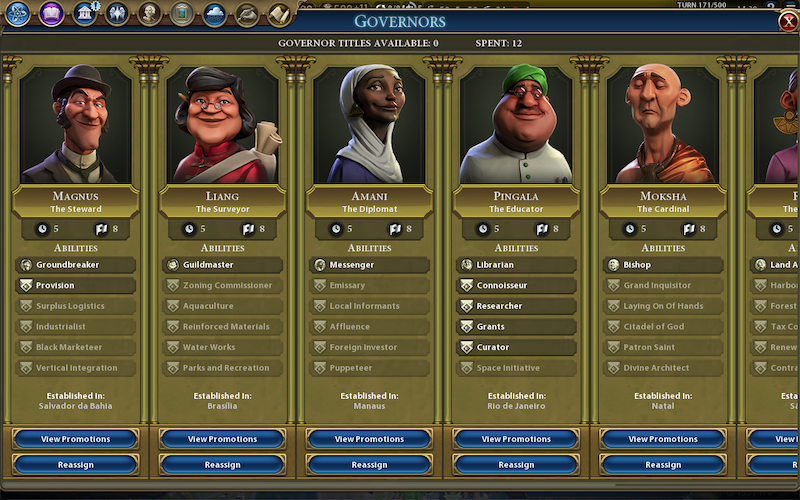Open the Civics tree purple book icon
Screen dimensions: 800x500
tap(52, 13)
